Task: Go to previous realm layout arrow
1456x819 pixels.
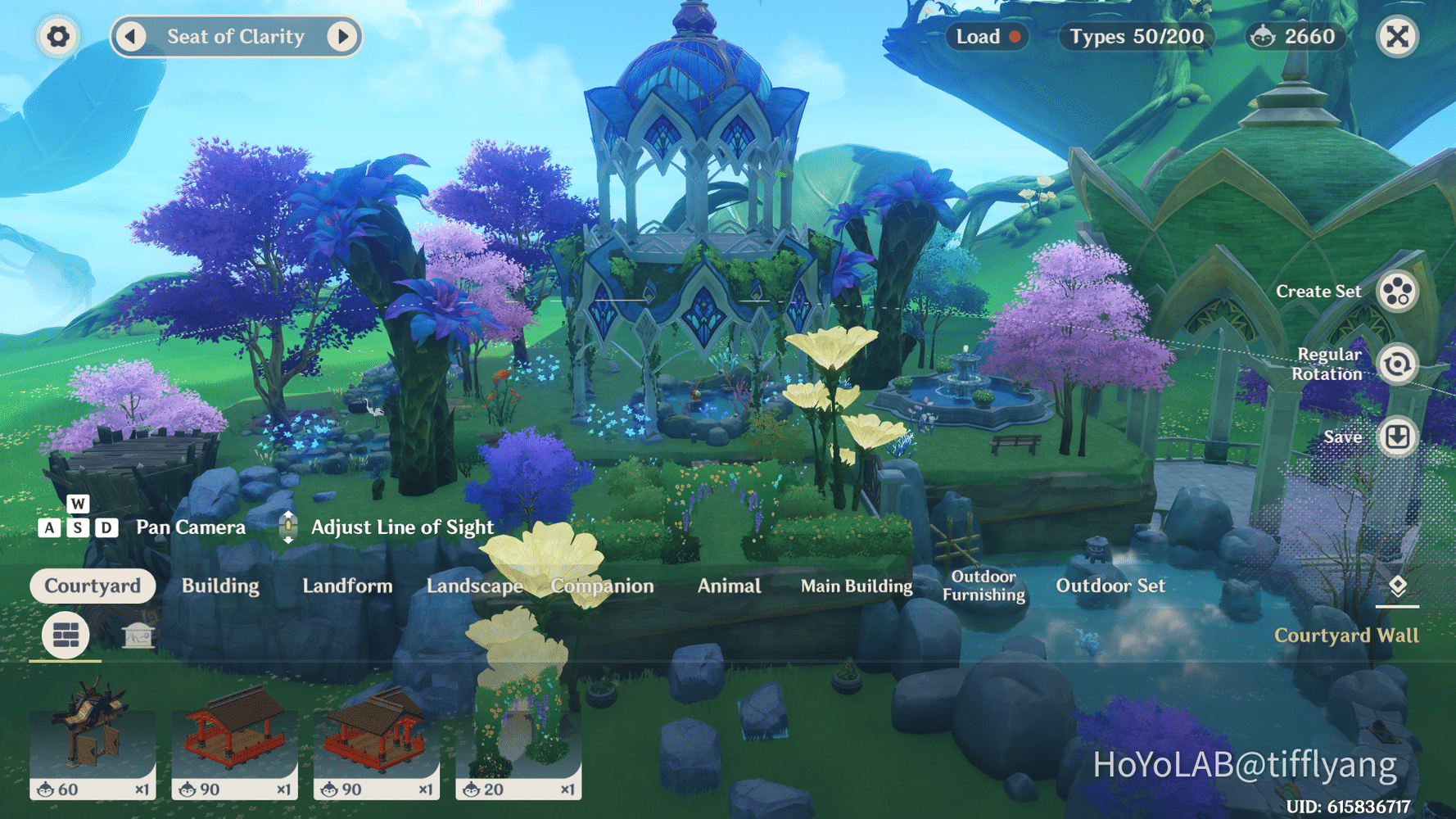Action: [130, 37]
